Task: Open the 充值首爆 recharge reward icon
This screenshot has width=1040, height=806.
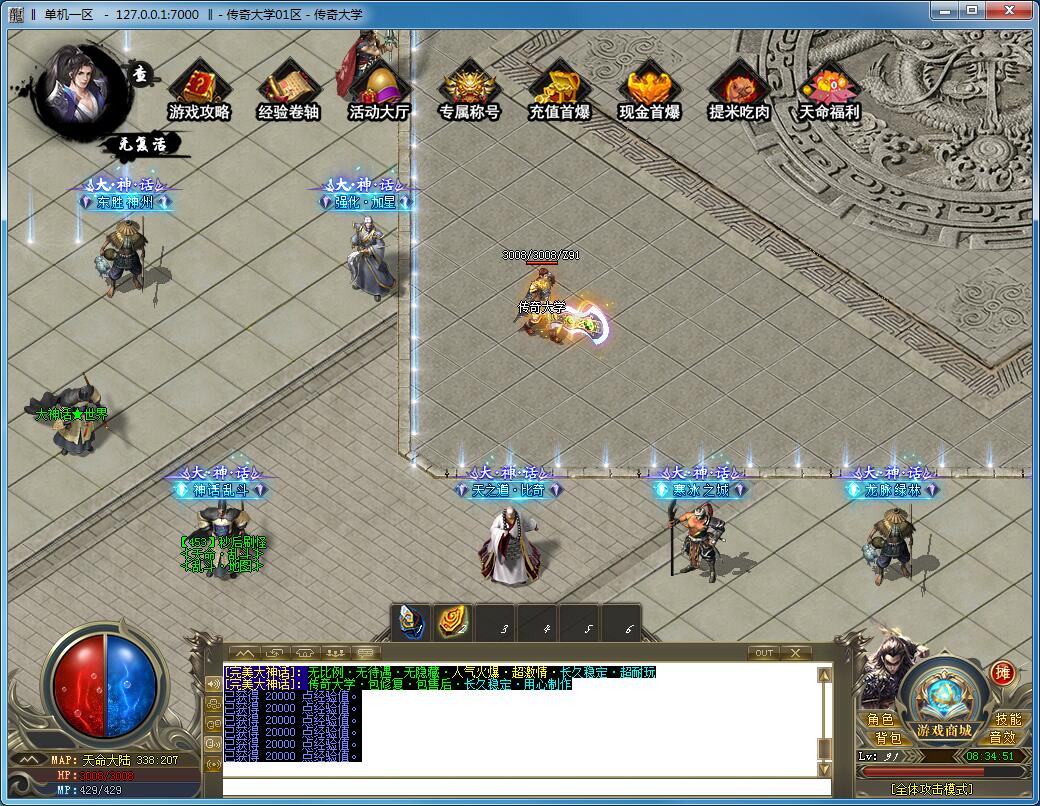Action: click(x=559, y=89)
